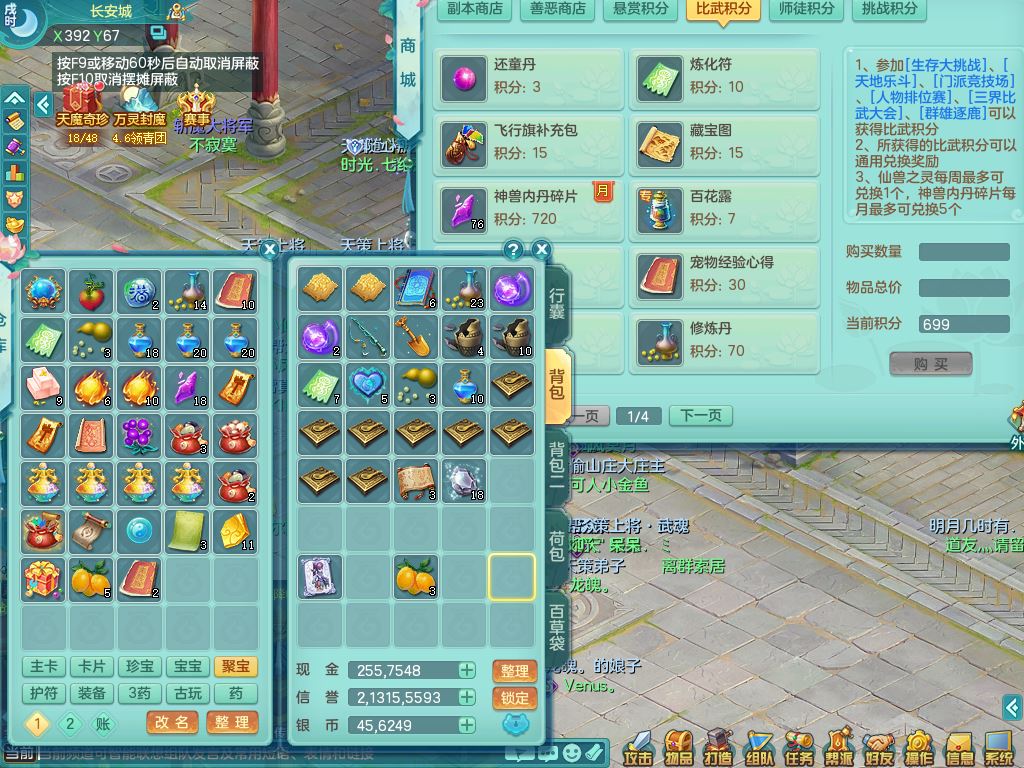Open the 善恶商店 tab
Screen dimensions: 1024x768
pos(558,9)
